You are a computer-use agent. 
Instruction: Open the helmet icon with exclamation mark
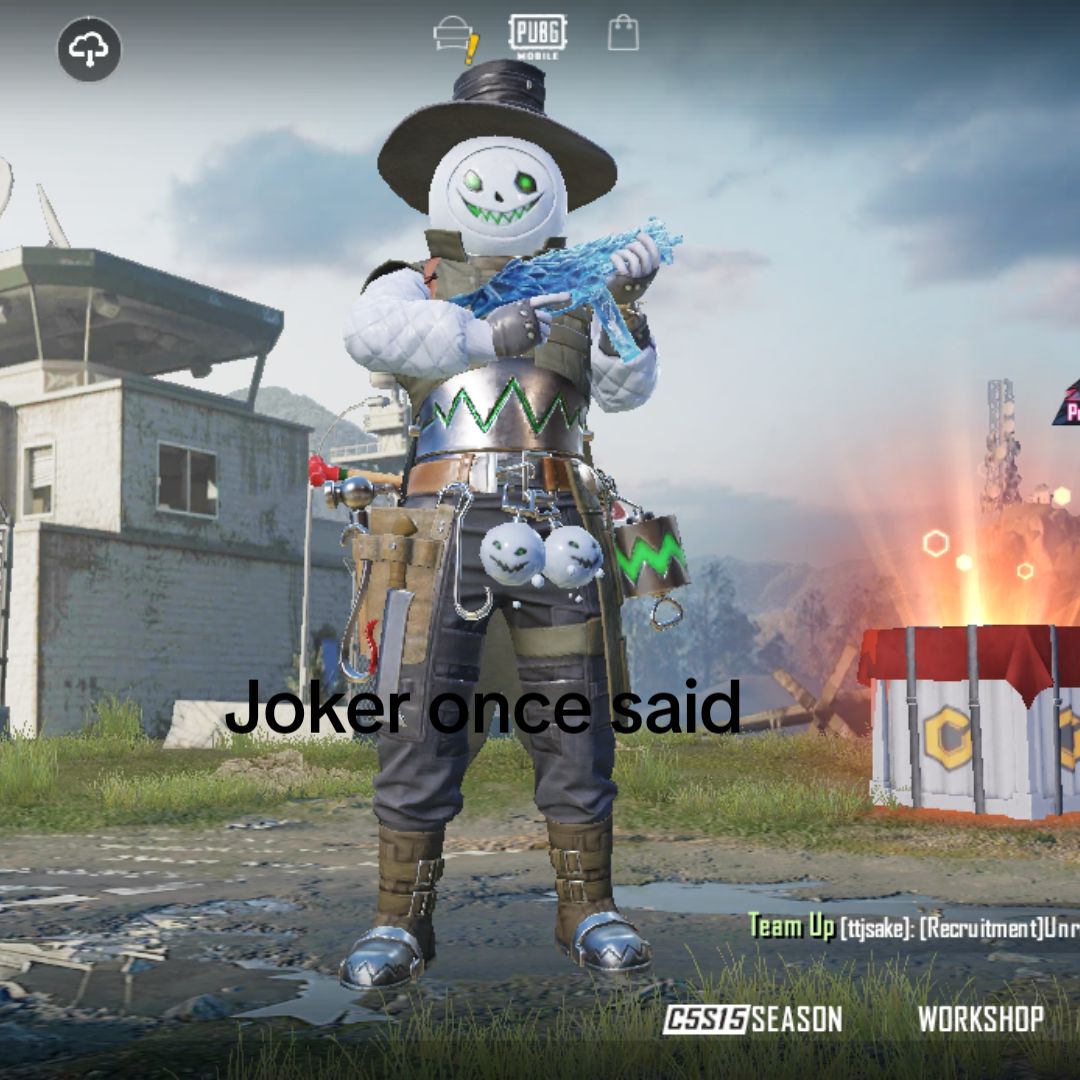(x=455, y=38)
